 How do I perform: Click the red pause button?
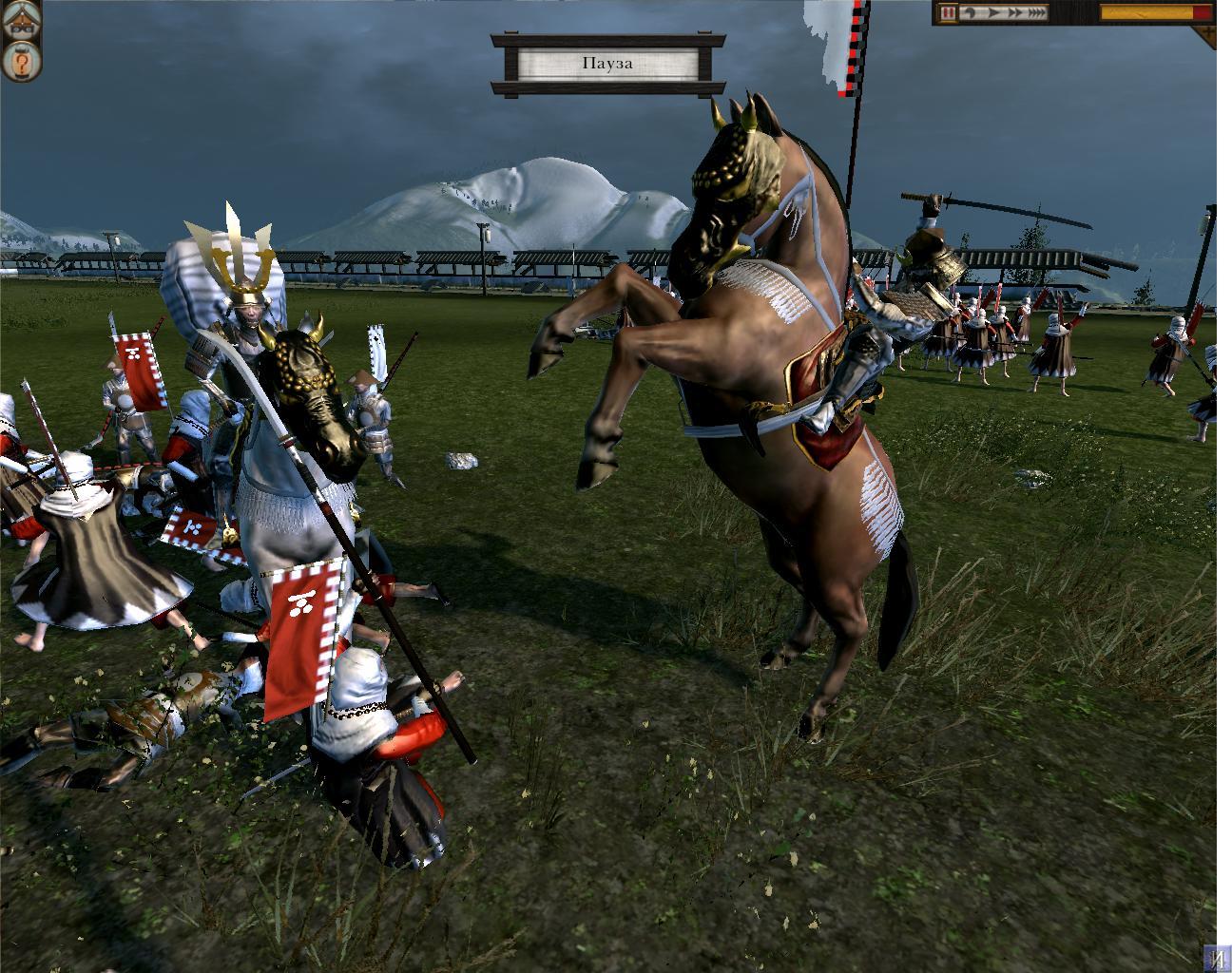click(947, 13)
